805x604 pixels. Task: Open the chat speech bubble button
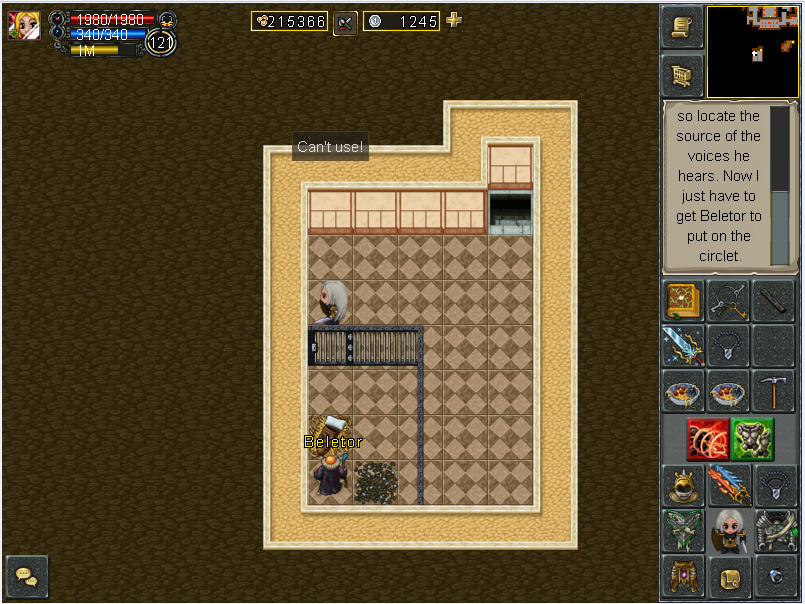coord(27,577)
